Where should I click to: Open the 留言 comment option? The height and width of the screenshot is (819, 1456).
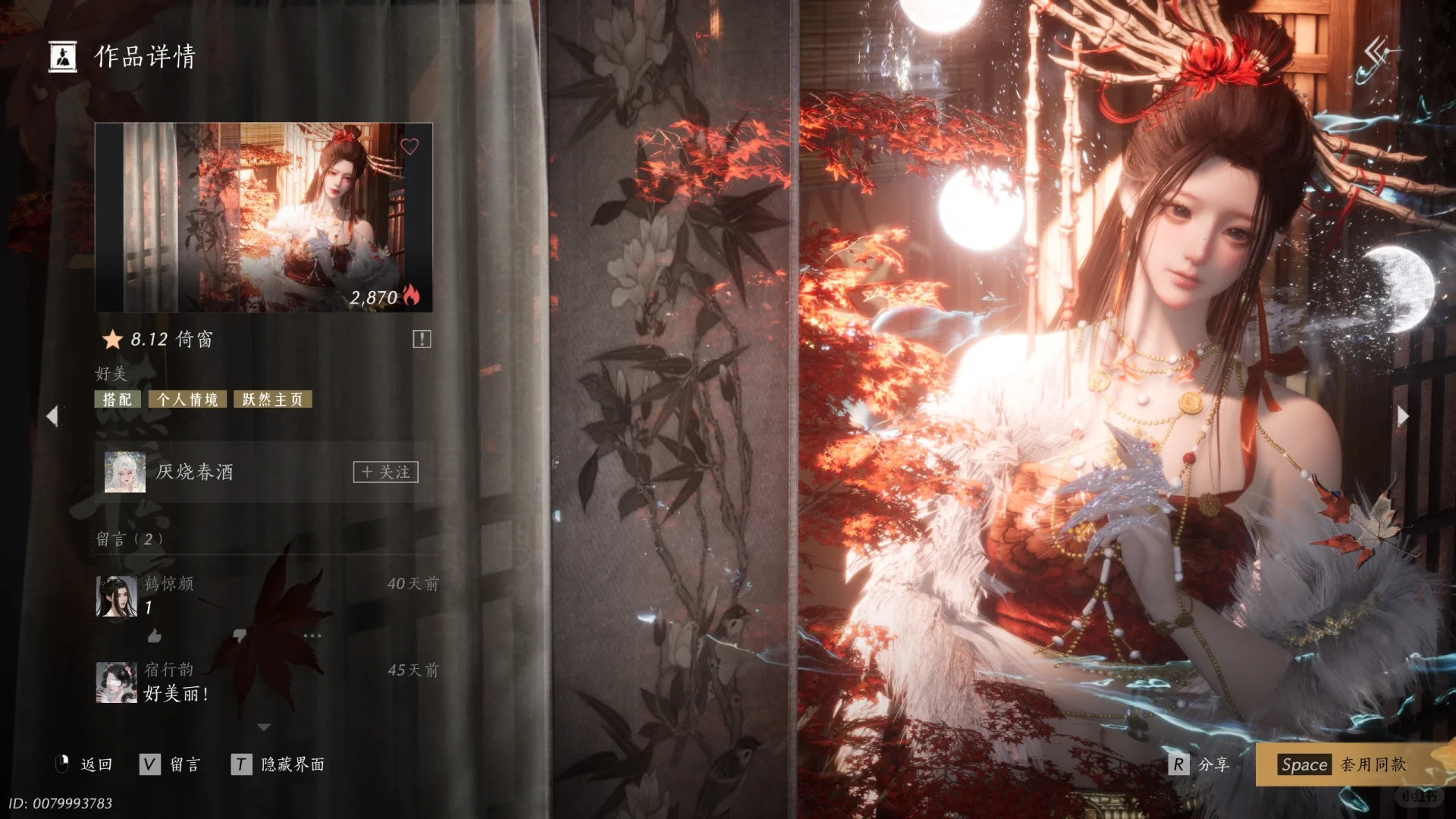coord(171,764)
